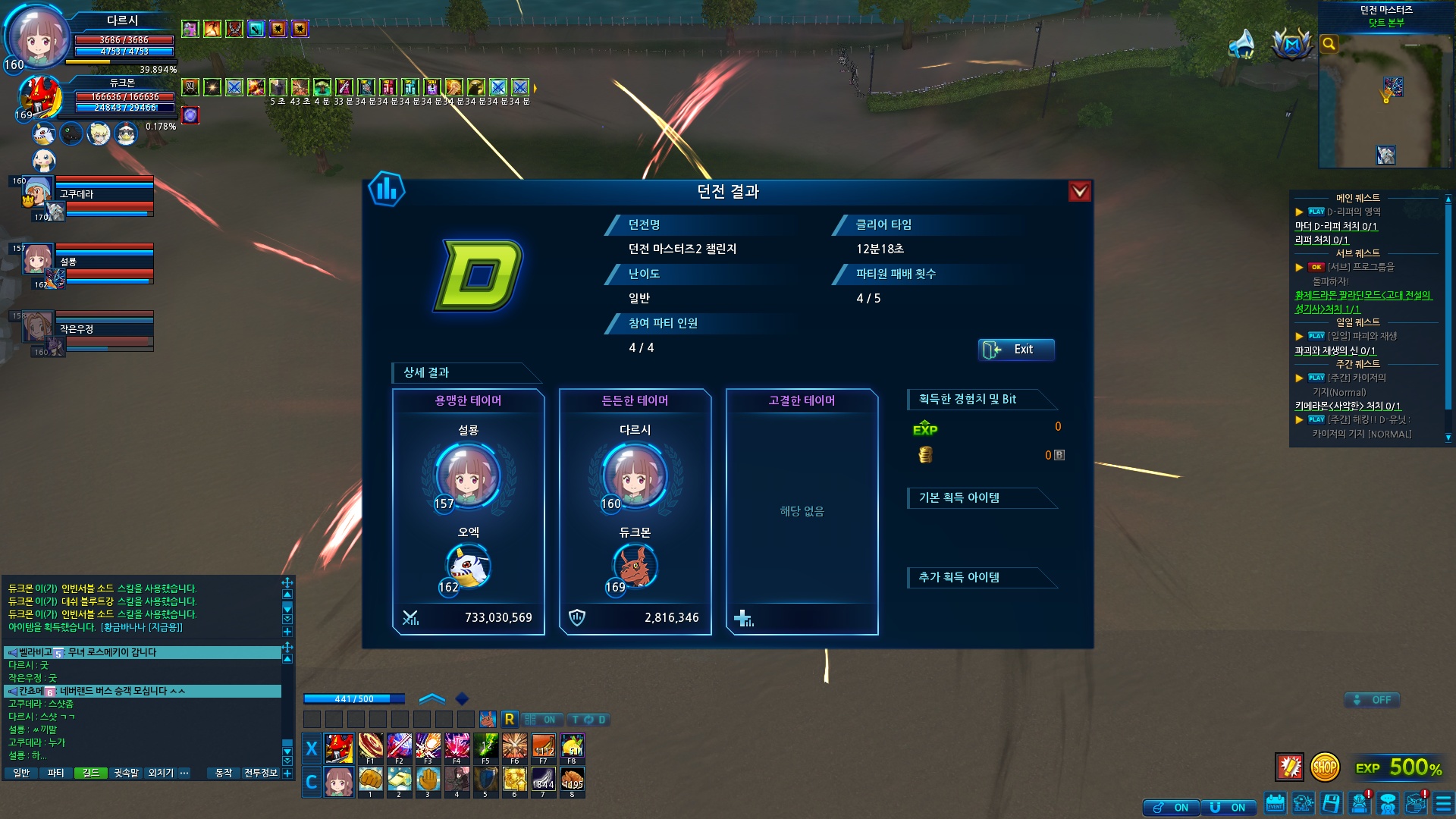Open the EVENT calendar icon
This screenshot has width=1456, height=819.
point(1275,803)
